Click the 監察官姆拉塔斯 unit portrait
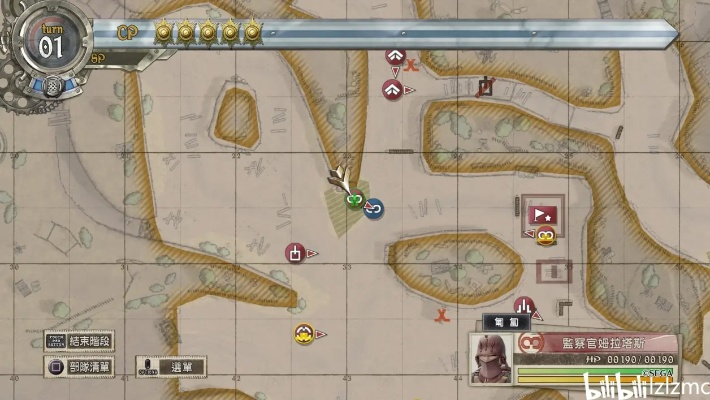 pyautogui.click(x=492, y=357)
